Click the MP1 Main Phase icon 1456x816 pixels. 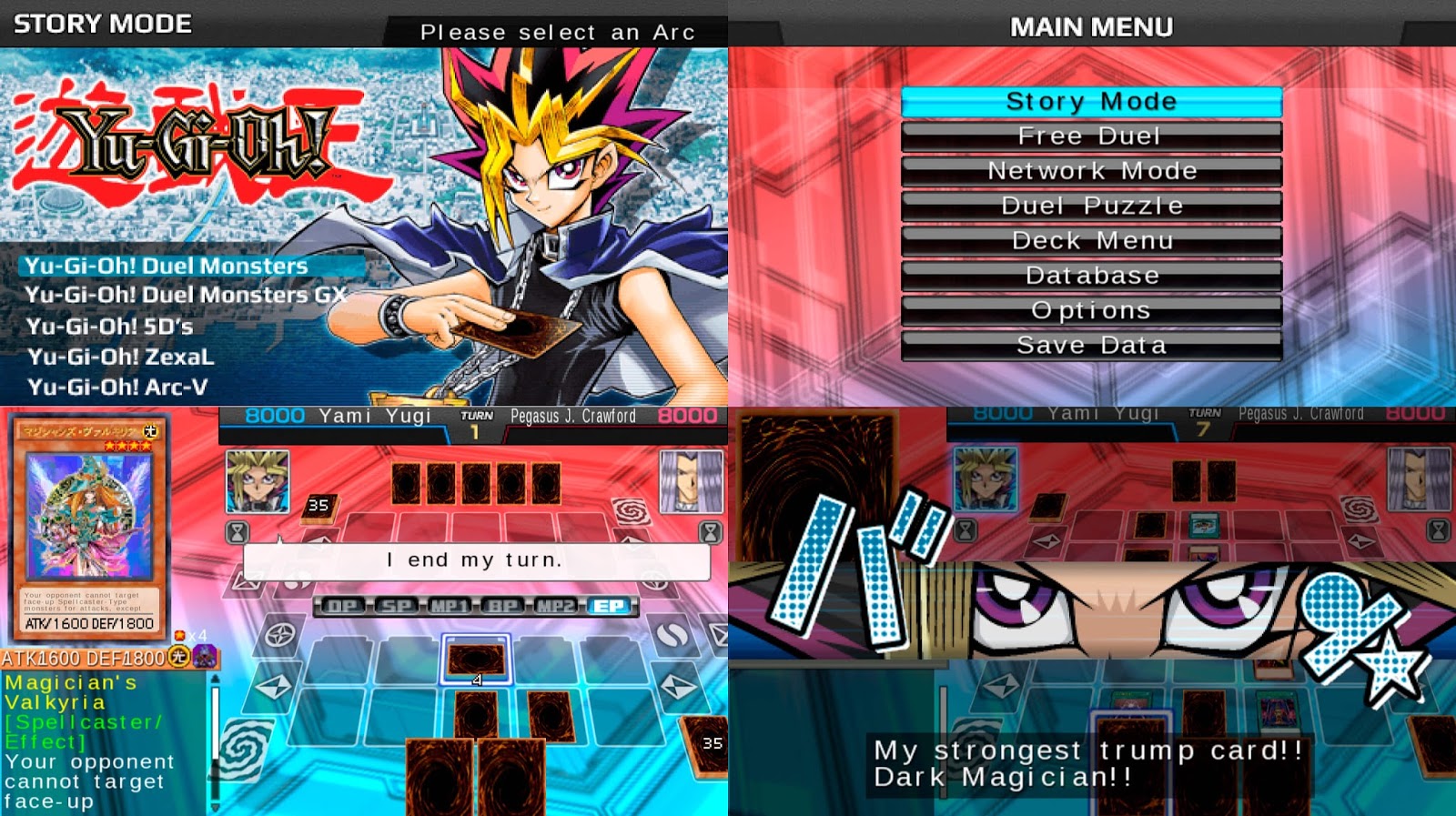[448, 605]
